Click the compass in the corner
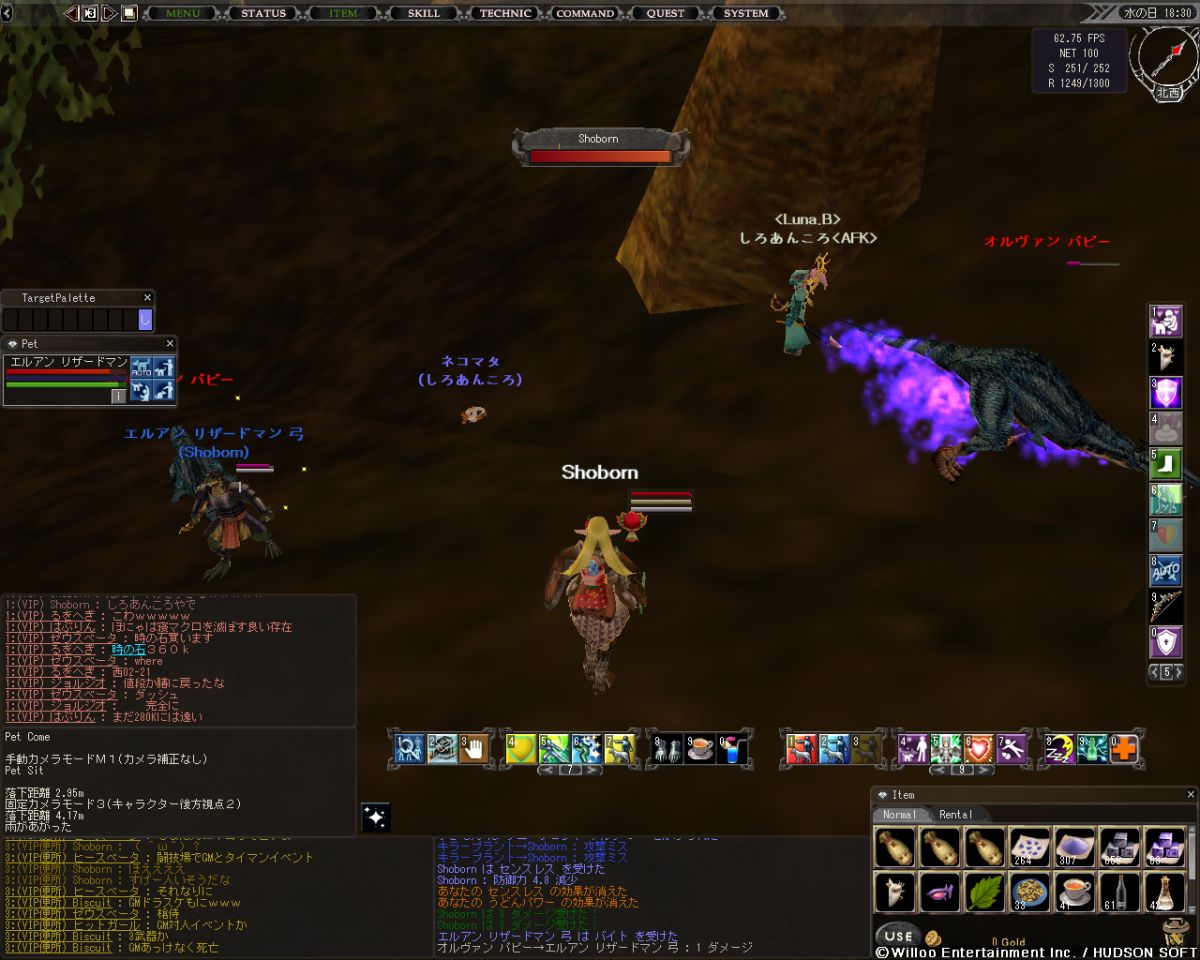1200x960 pixels. coord(1165,57)
